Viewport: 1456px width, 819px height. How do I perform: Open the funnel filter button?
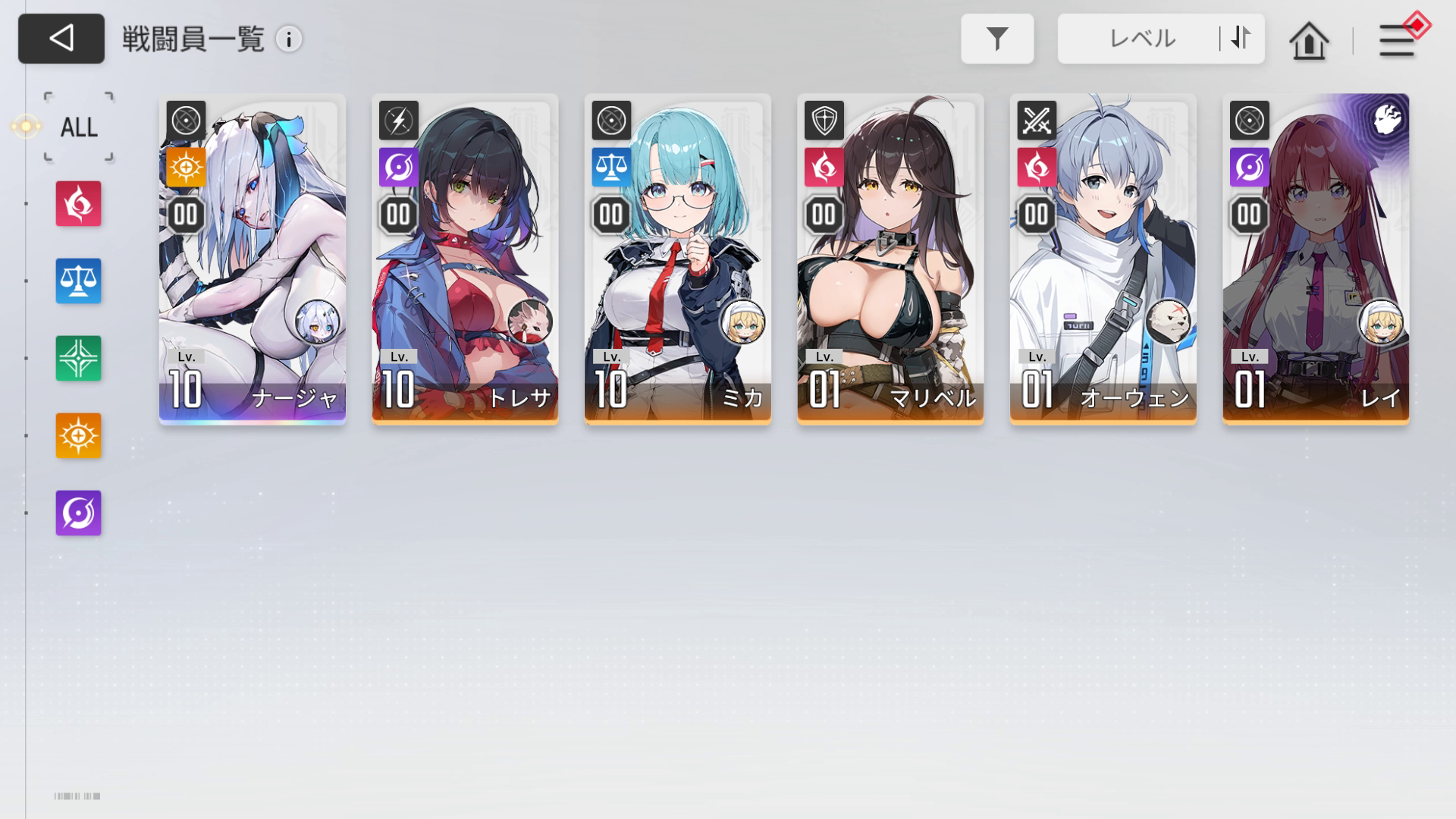[x=996, y=39]
